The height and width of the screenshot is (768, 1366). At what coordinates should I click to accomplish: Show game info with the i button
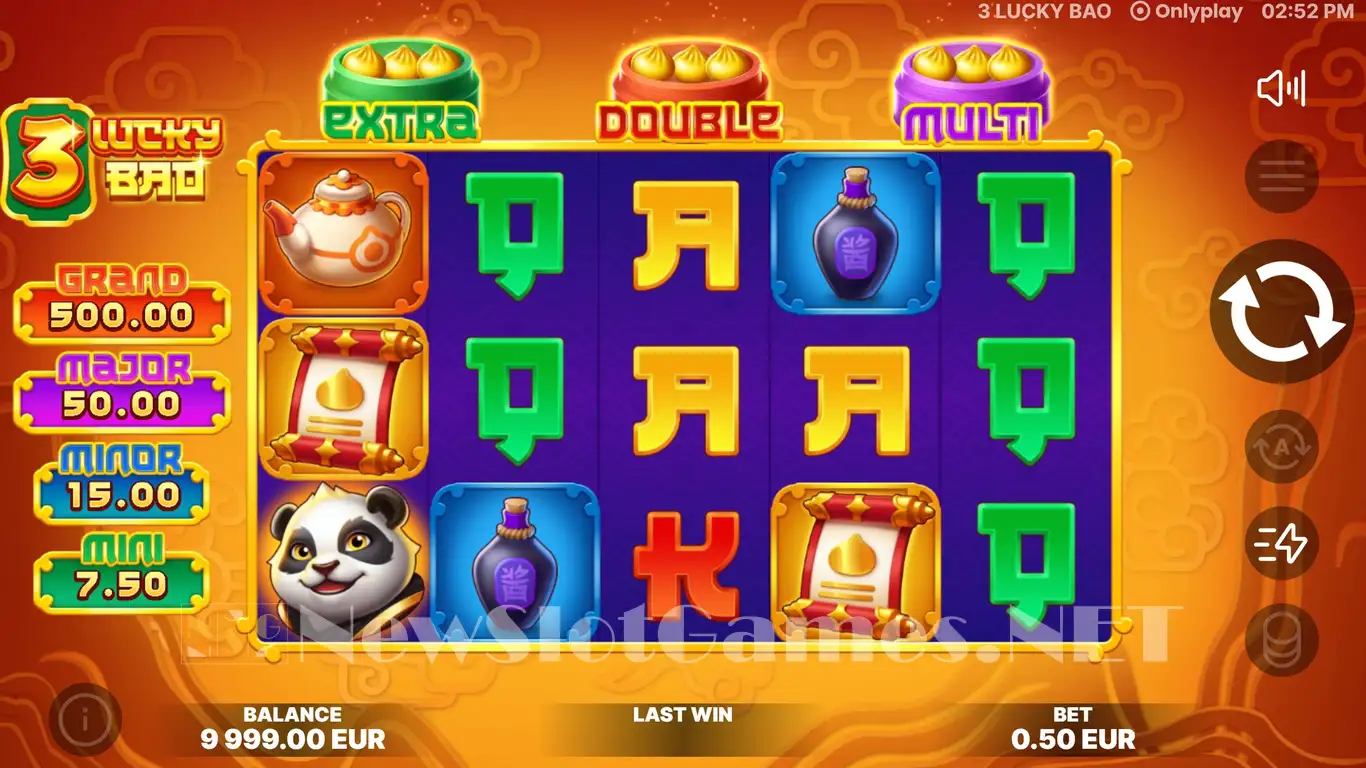coord(85,719)
